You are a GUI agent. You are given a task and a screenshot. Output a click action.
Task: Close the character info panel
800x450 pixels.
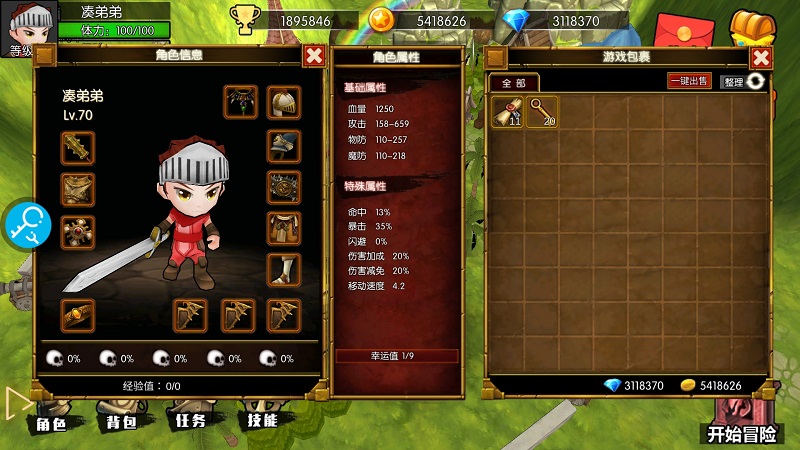pos(314,56)
